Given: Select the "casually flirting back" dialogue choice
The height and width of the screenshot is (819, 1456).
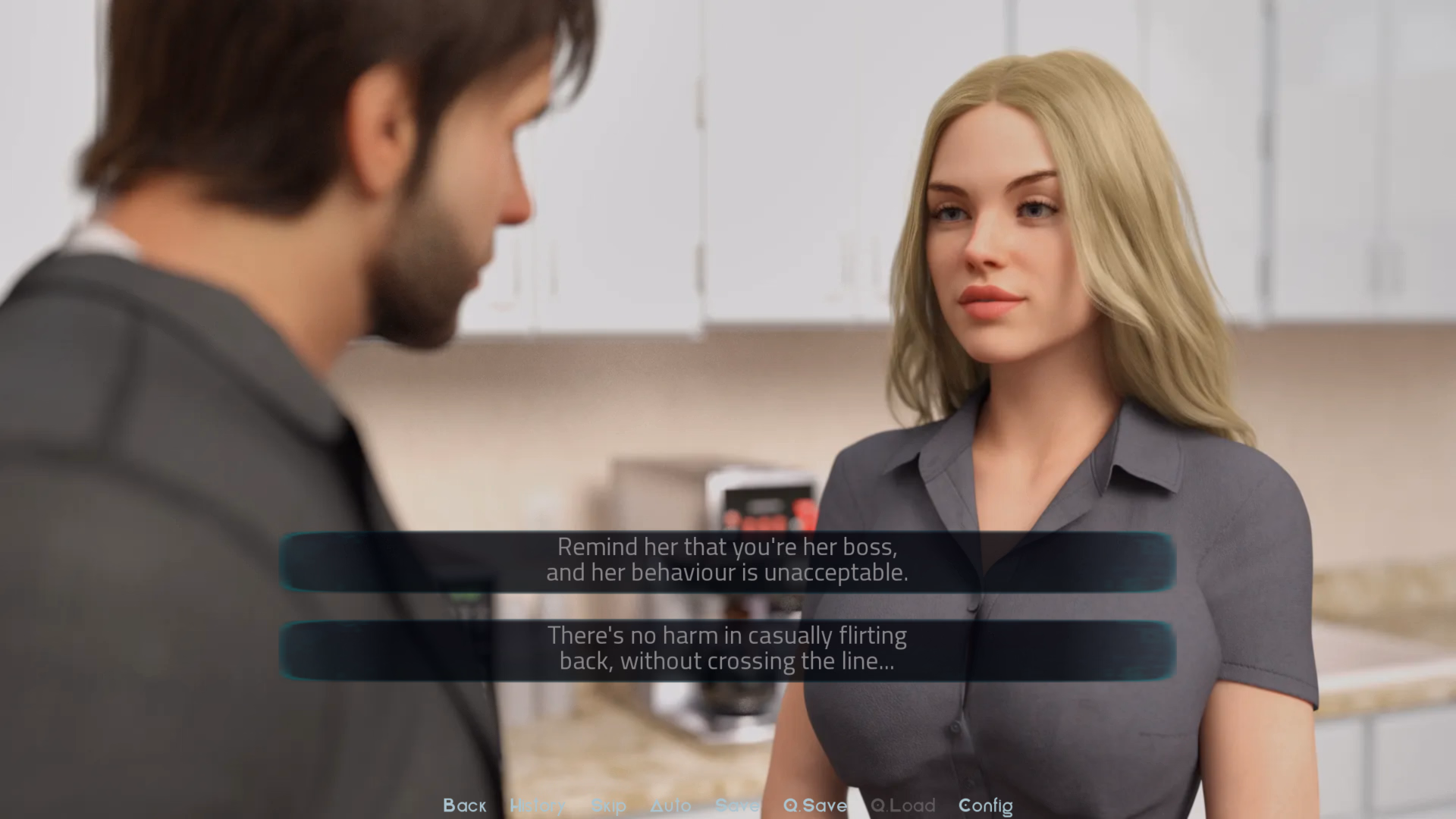Looking at the screenshot, I should click(x=726, y=649).
